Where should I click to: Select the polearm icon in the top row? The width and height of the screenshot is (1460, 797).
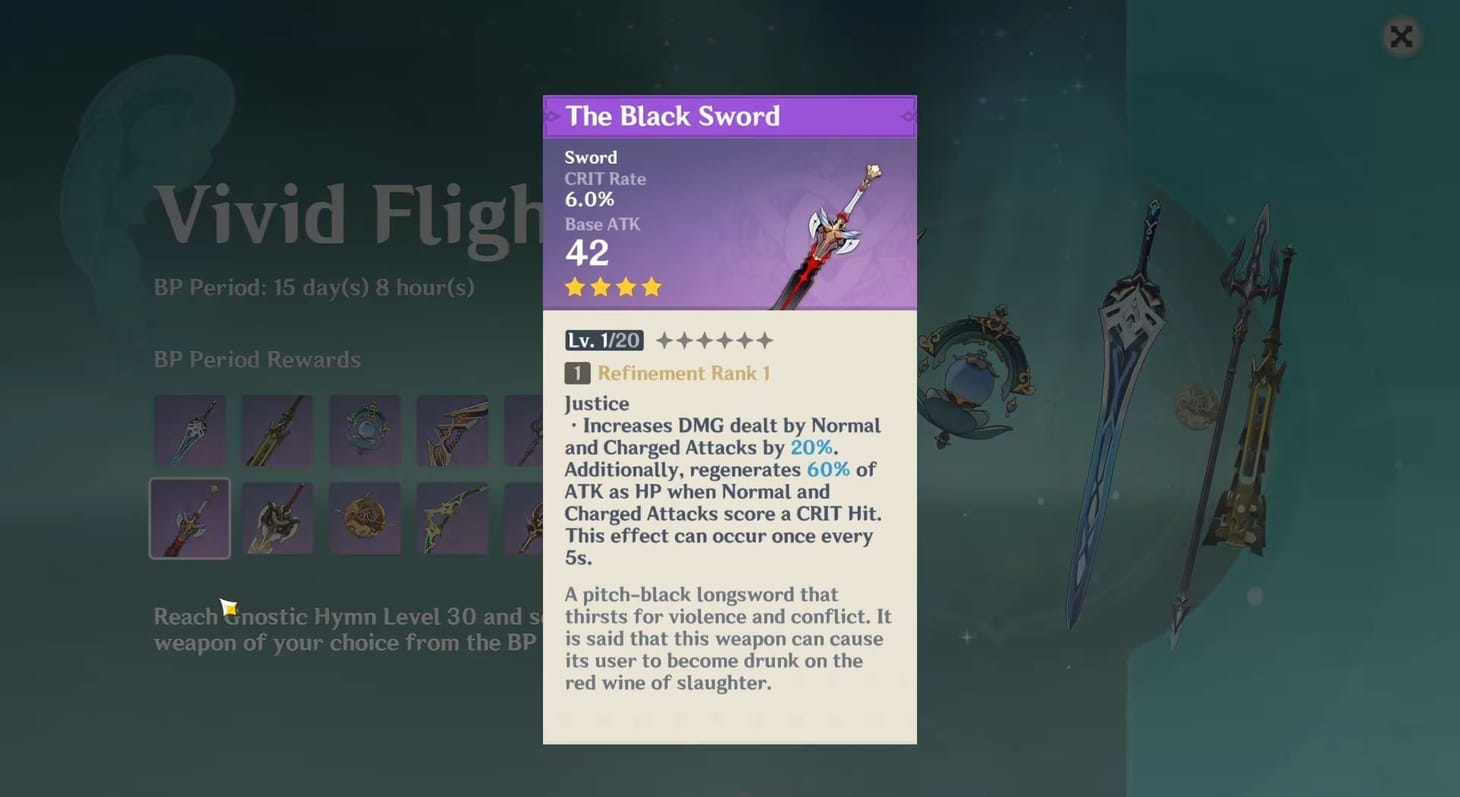(525, 430)
